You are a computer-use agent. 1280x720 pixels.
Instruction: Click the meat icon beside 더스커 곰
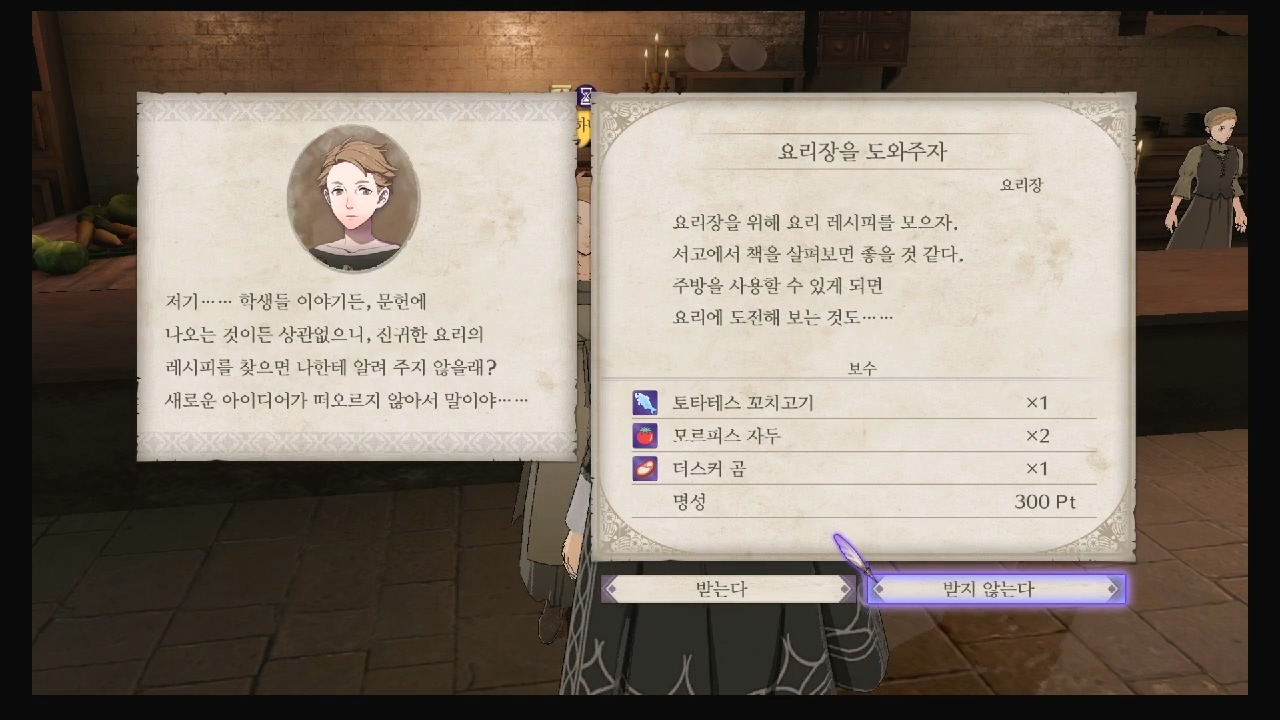click(x=643, y=468)
